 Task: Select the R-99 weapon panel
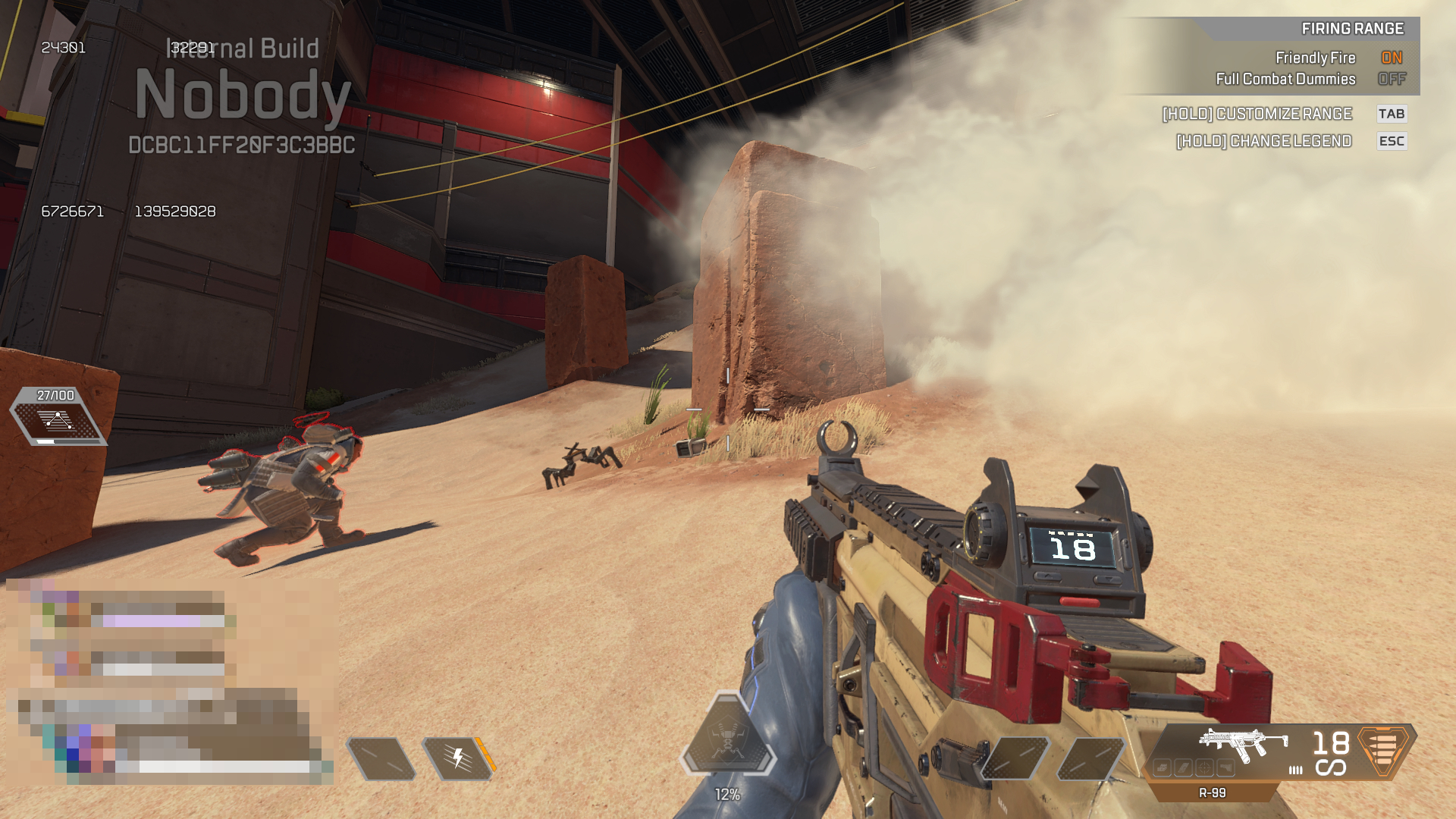pos(1244,752)
